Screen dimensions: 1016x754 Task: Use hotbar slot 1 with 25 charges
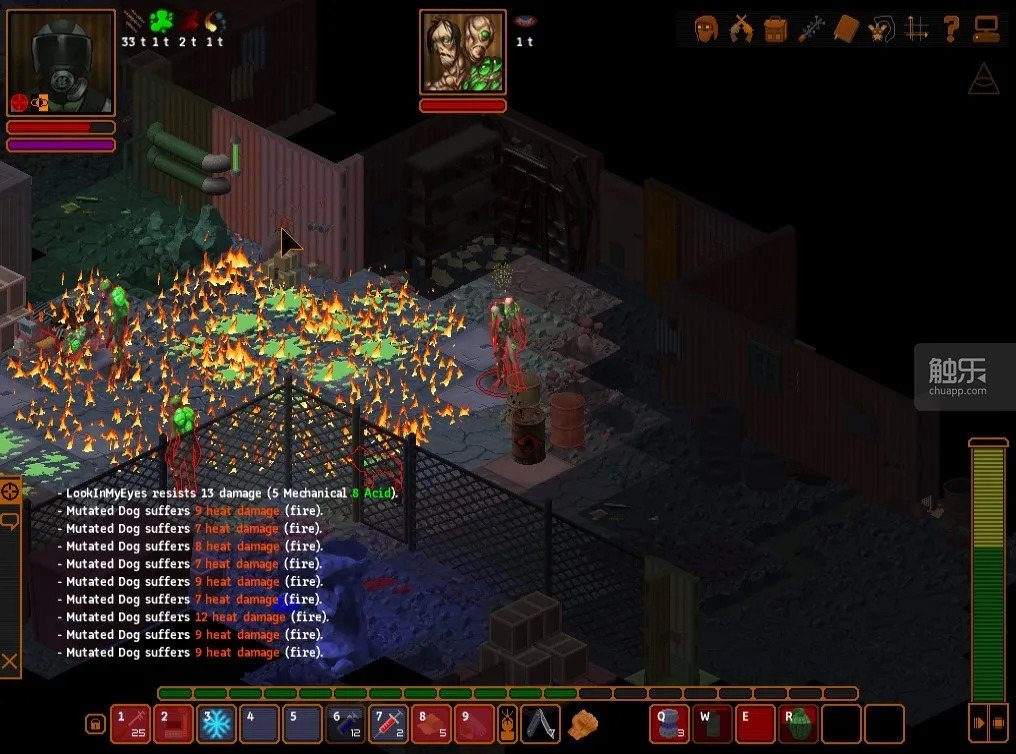[130, 723]
